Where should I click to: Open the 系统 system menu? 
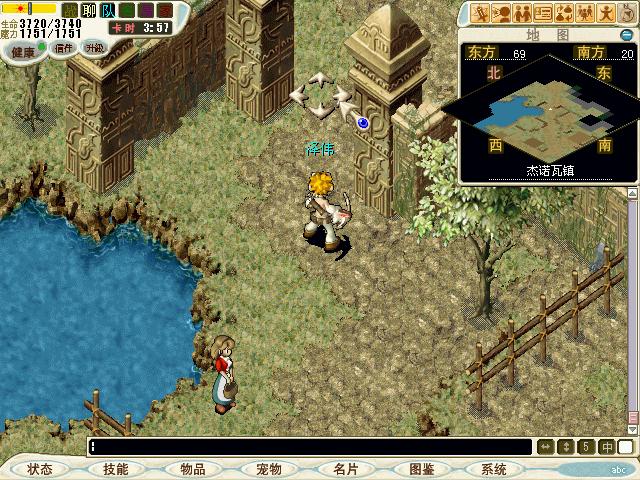493,469
